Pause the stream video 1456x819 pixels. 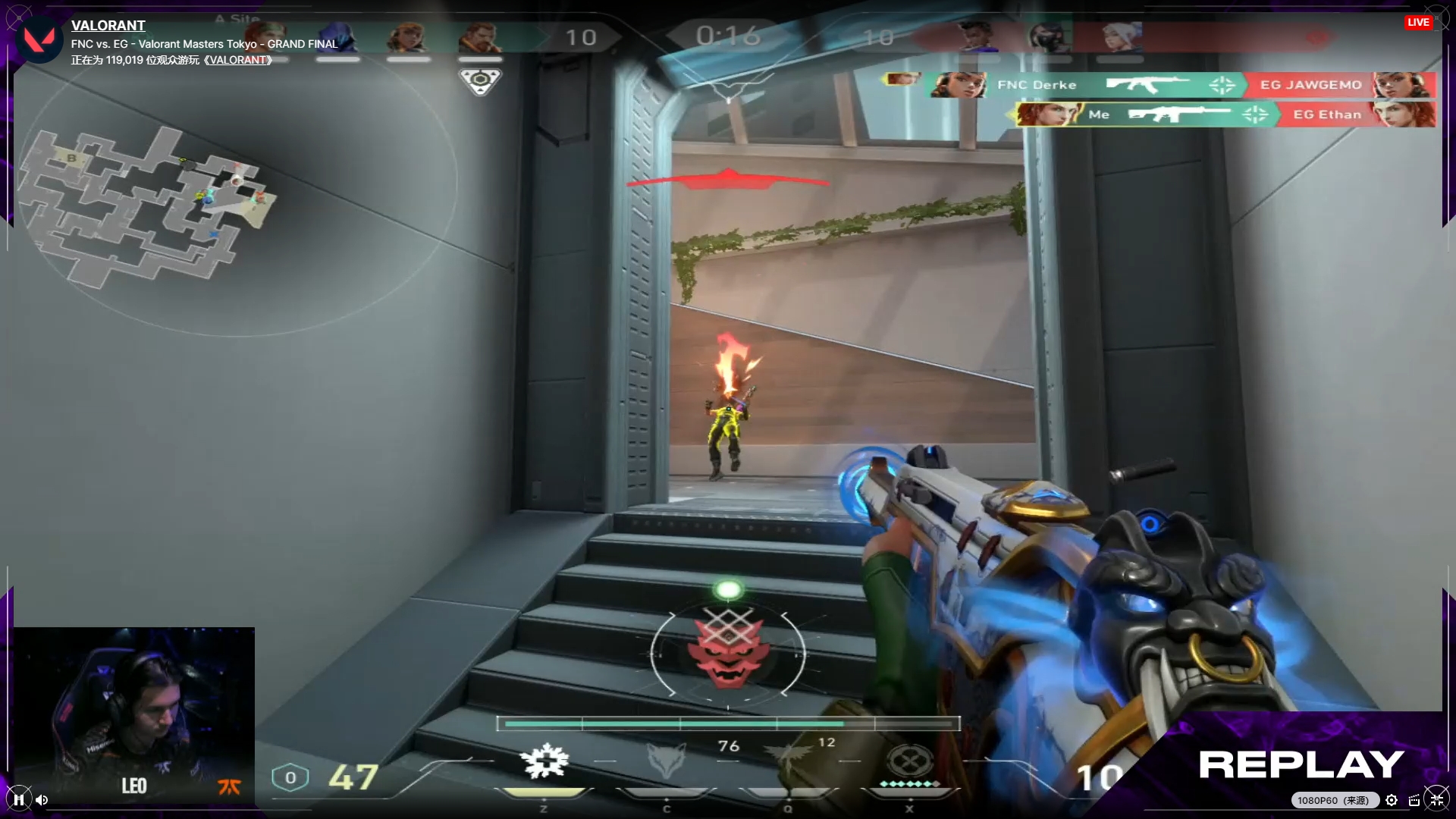pos(19,799)
